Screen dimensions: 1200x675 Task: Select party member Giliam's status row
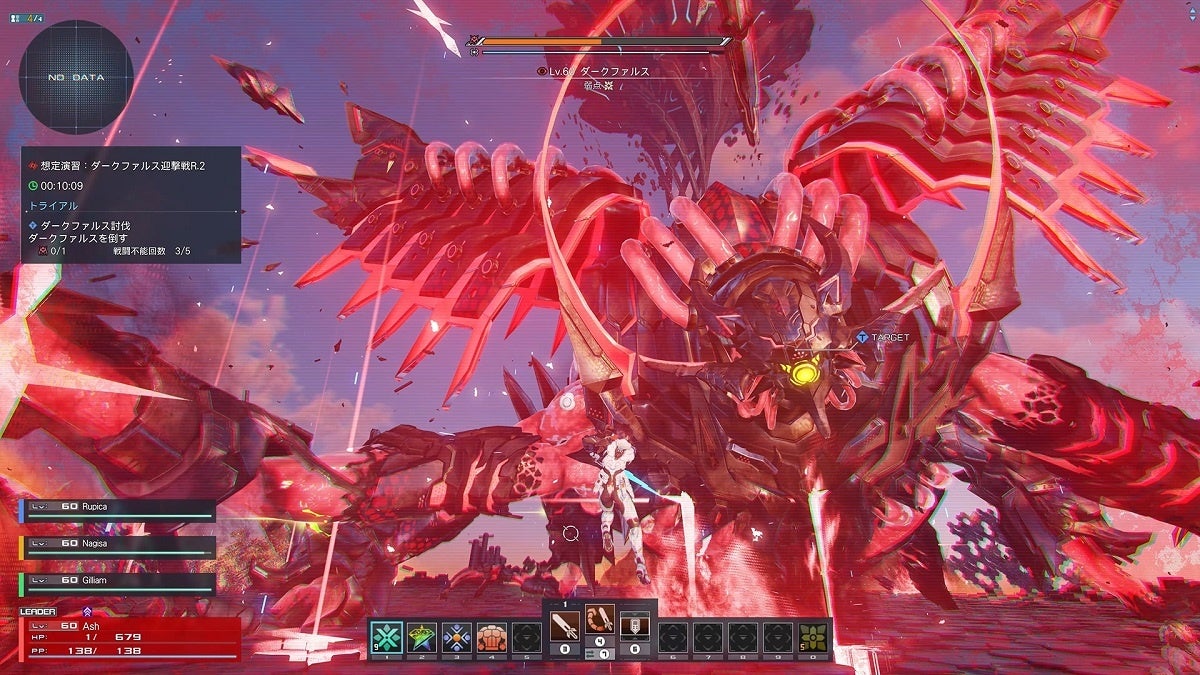(x=117, y=583)
